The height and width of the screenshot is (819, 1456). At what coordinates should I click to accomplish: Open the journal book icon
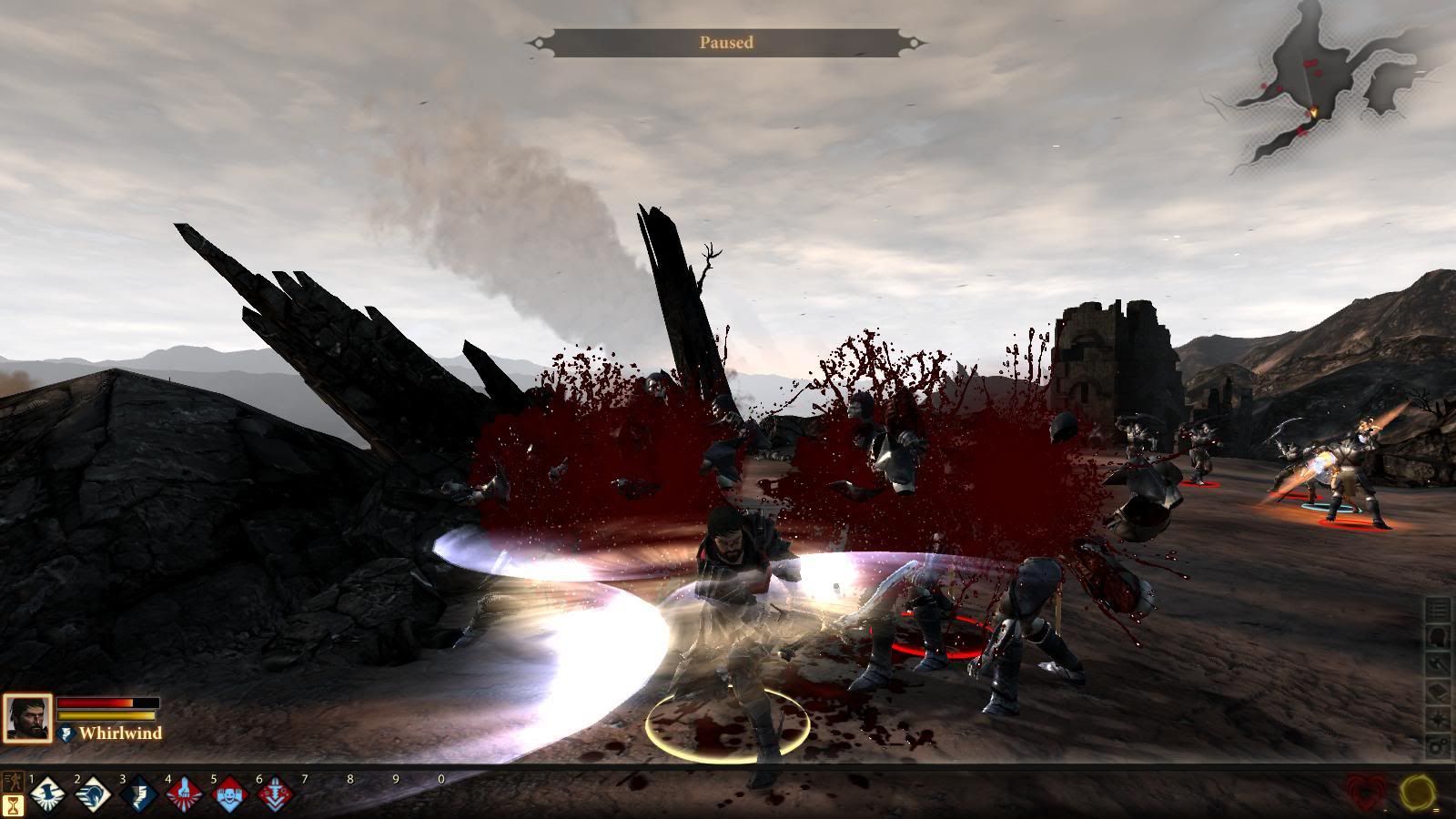[1438, 693]
